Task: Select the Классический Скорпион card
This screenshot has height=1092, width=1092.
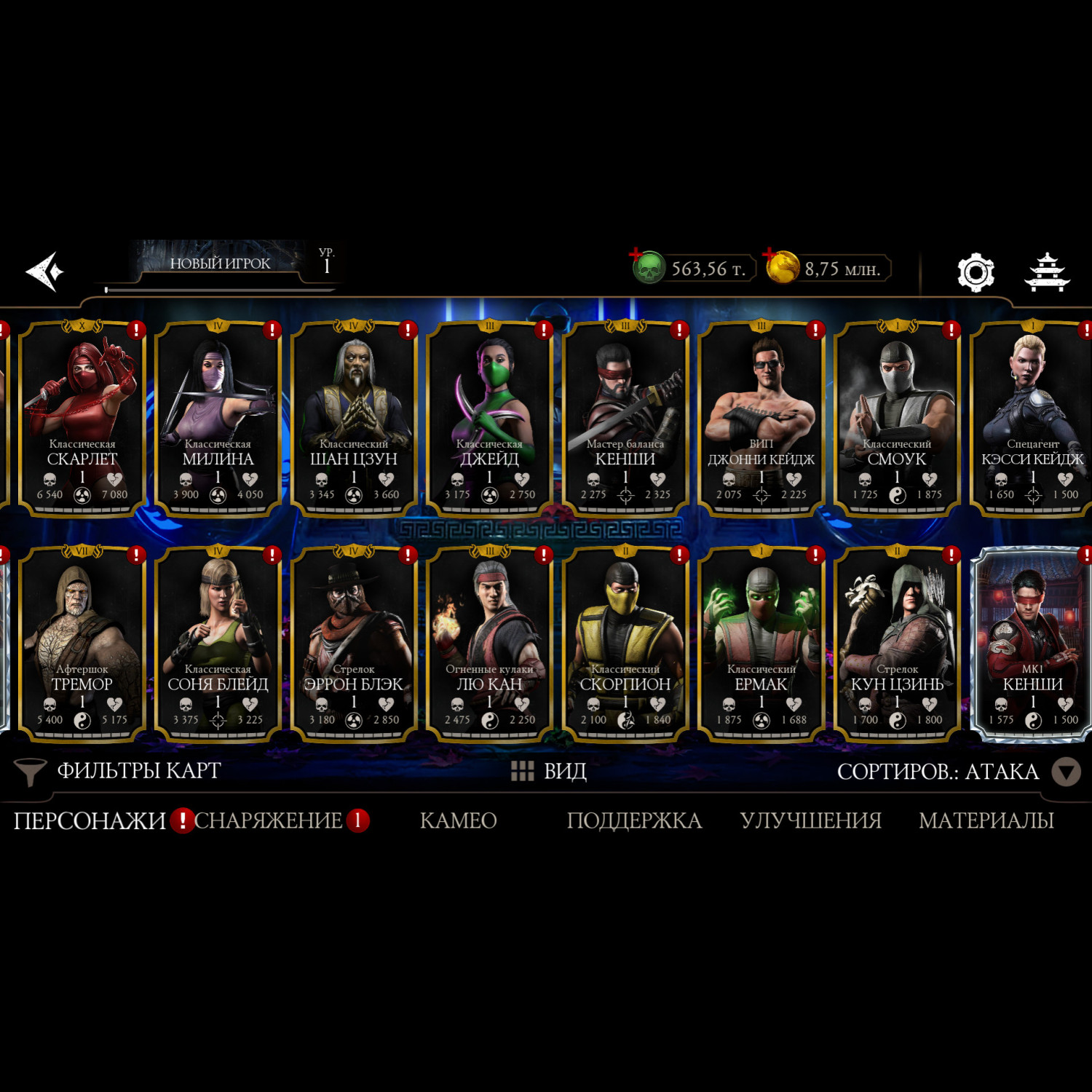Action: click(x=625, y=644)
